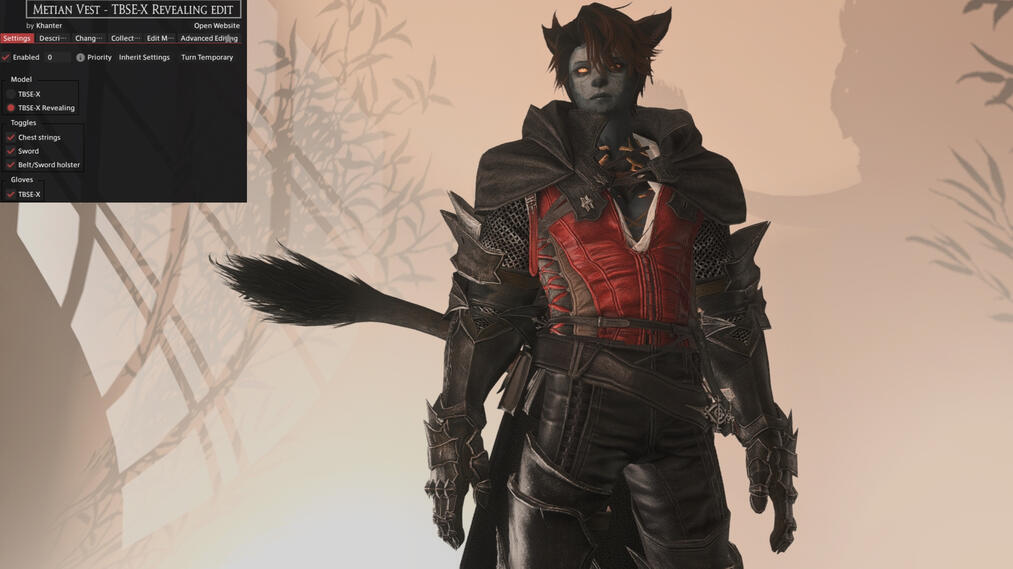The width and height of the screenshot is (1013, 569).
Task: Open the Advanced Editing tab
Action: tap(208, 39)
